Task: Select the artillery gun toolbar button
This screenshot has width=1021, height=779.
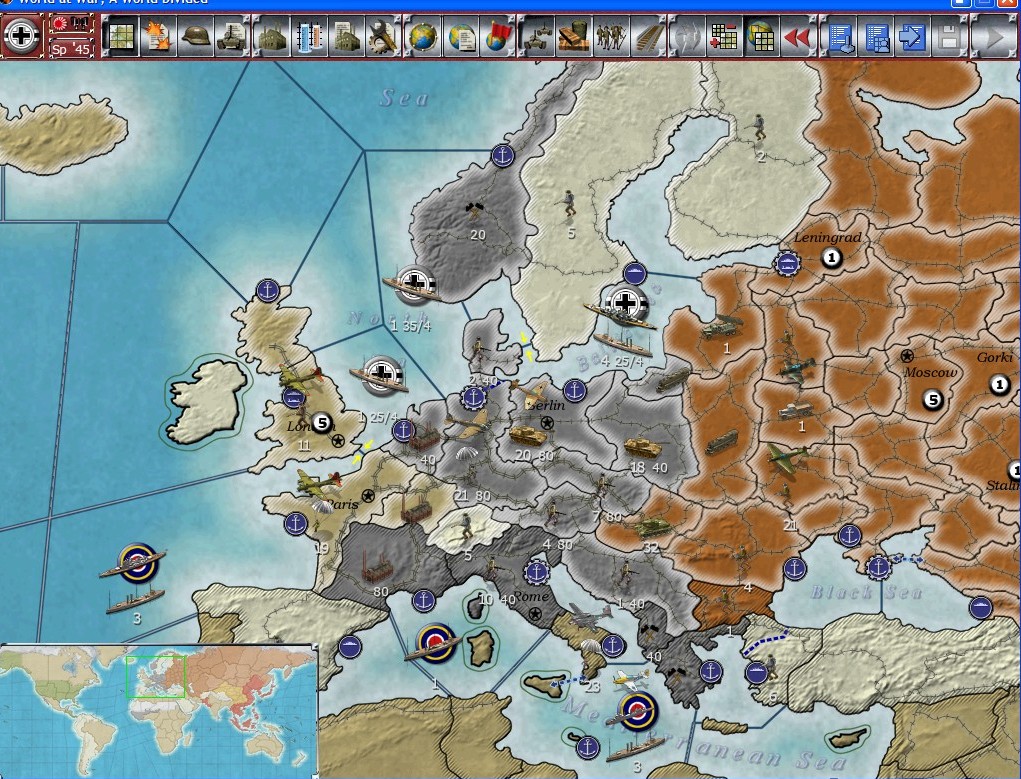Action: (538, 37)
